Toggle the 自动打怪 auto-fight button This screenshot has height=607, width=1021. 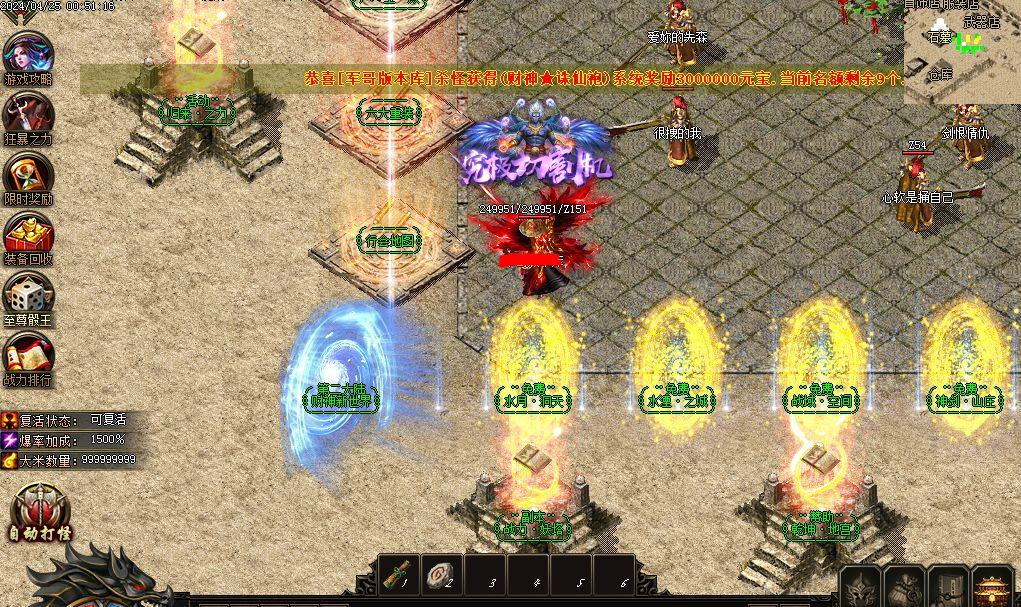pyautogui.click(x=40, y=513)
